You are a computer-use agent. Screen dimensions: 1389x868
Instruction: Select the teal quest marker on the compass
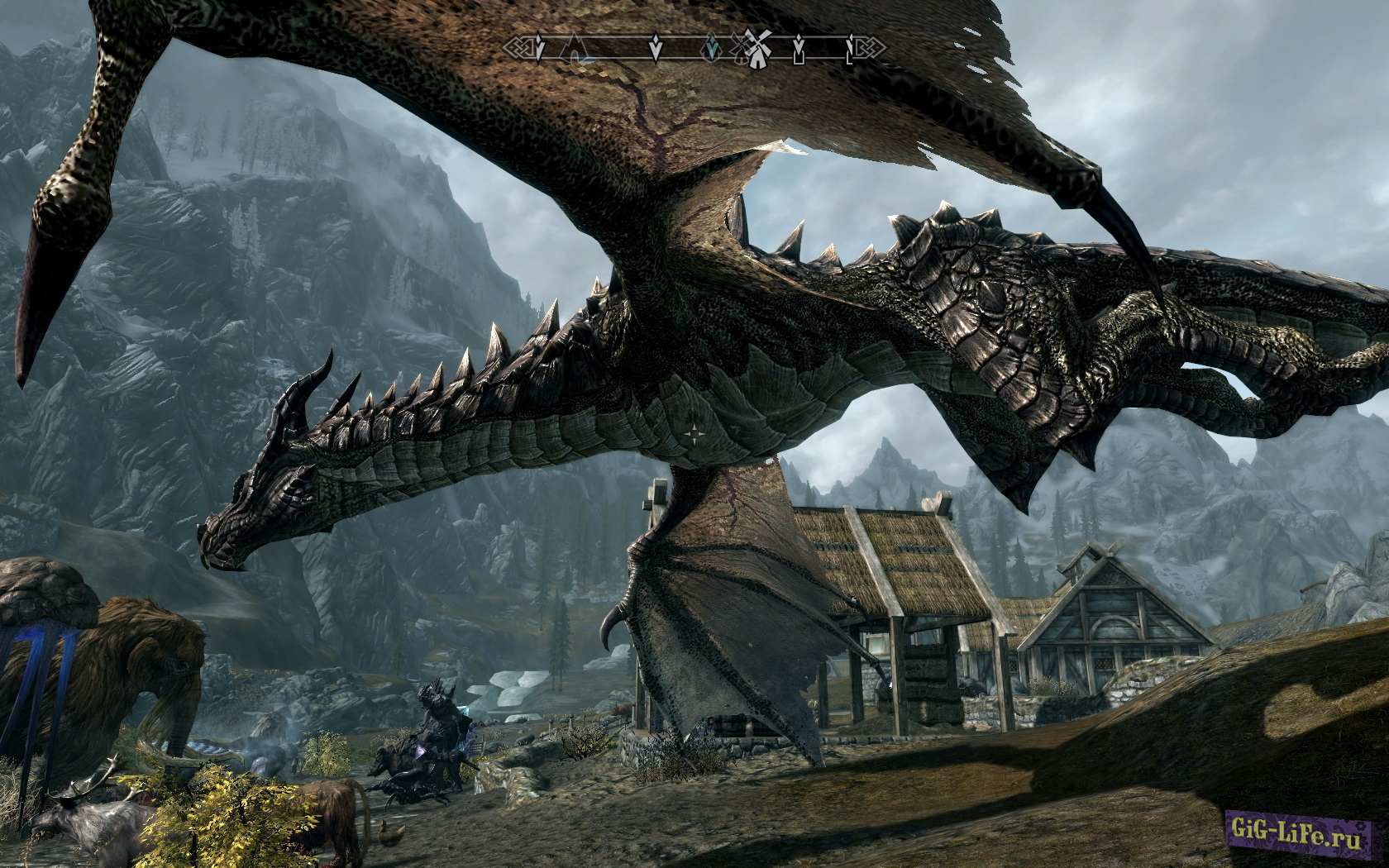tap(711, 50)
